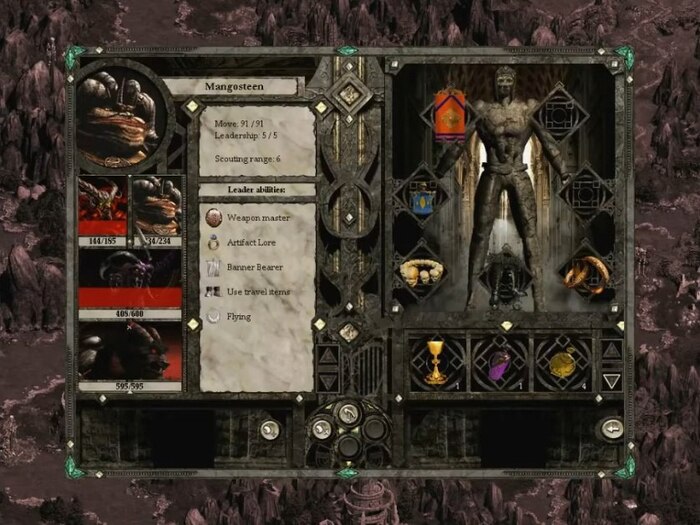700x525 pixels.
Task: Pick the golden chalice inventory item
Action: tap(435, 363)
